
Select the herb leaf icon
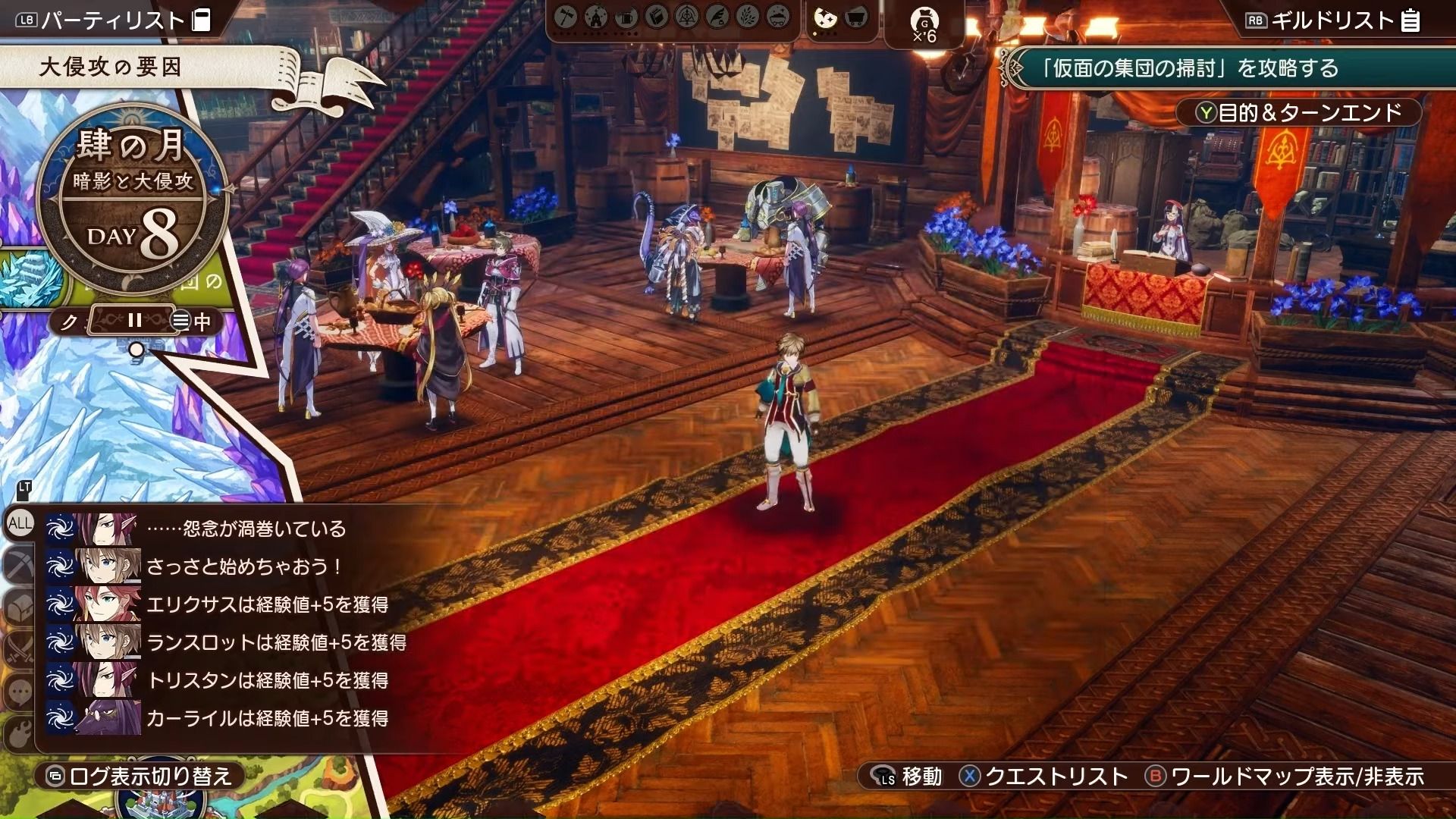click(748, 17)
